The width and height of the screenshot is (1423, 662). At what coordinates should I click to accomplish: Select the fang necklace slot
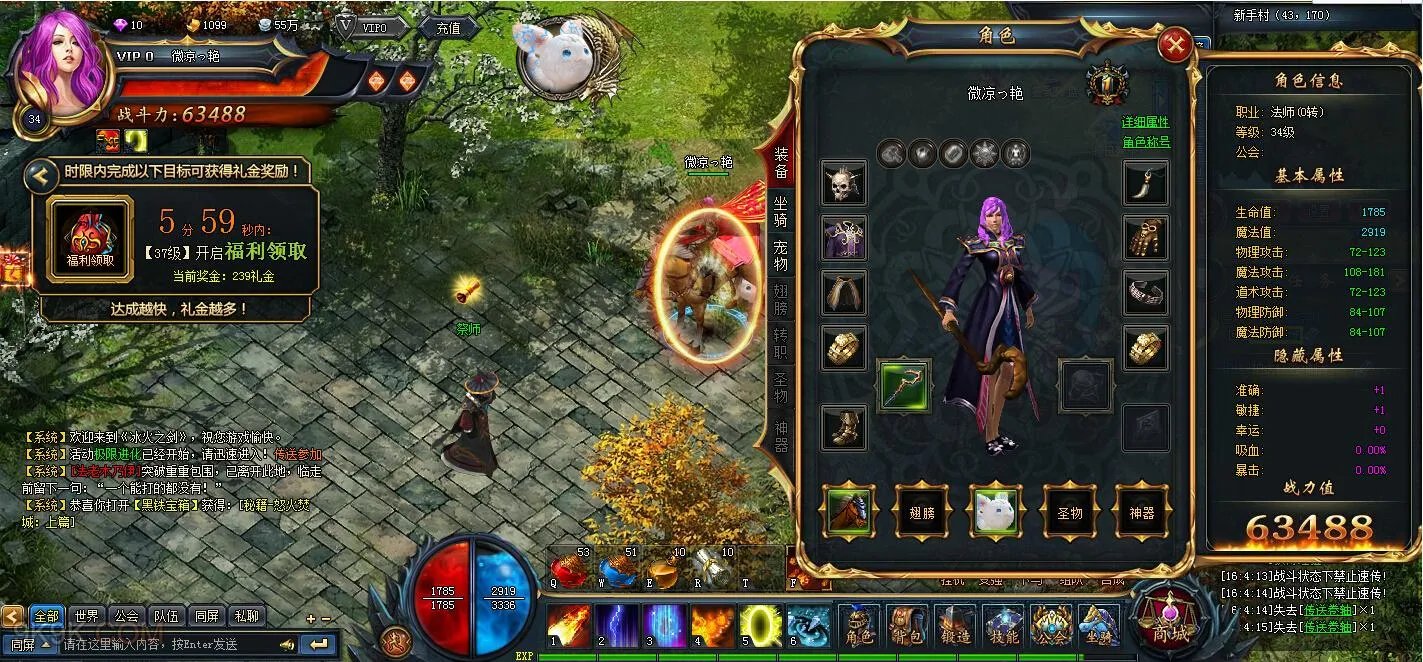(x=1145, y=183)
